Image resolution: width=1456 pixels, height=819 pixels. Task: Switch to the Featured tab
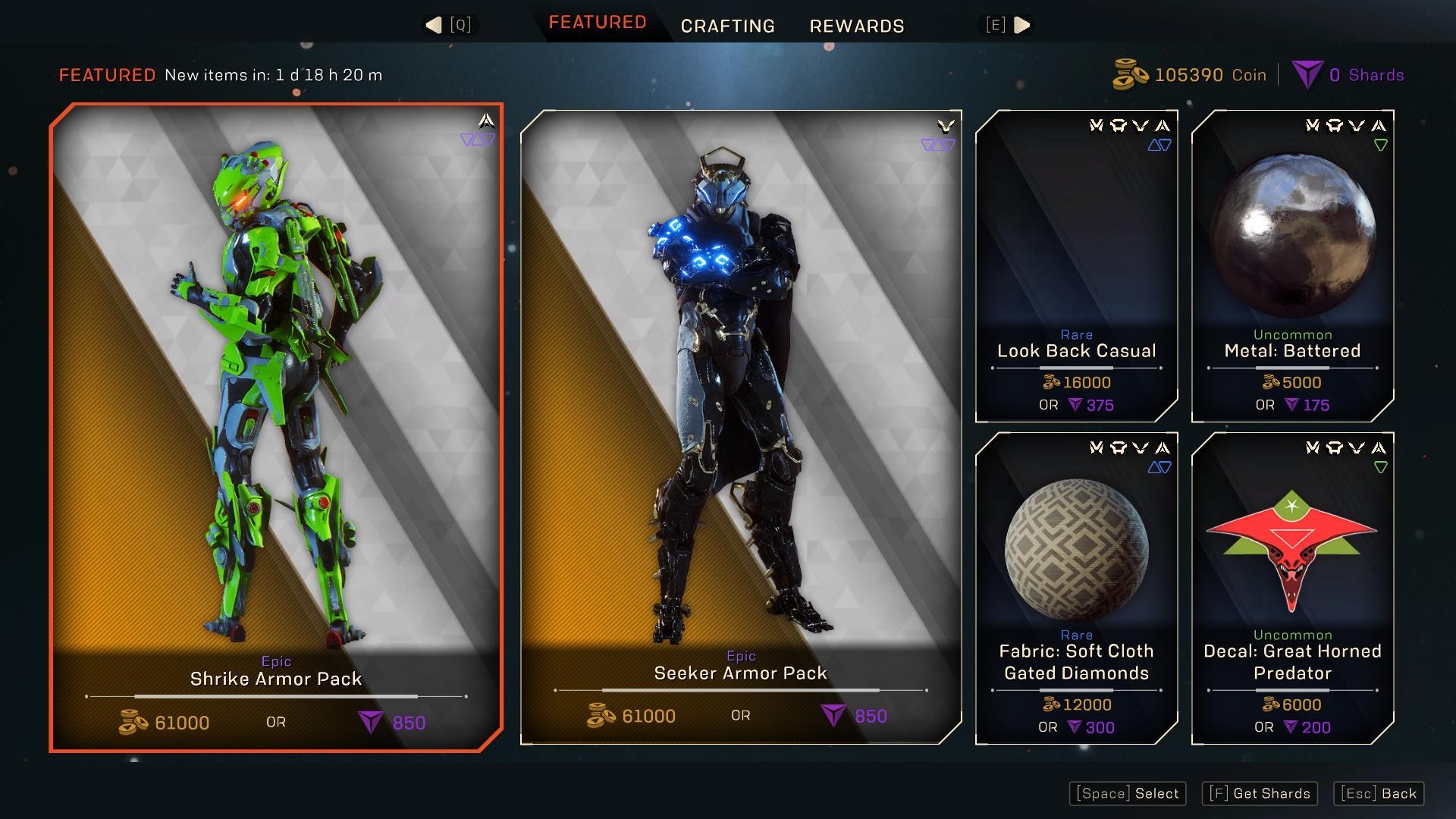(597, 23)
